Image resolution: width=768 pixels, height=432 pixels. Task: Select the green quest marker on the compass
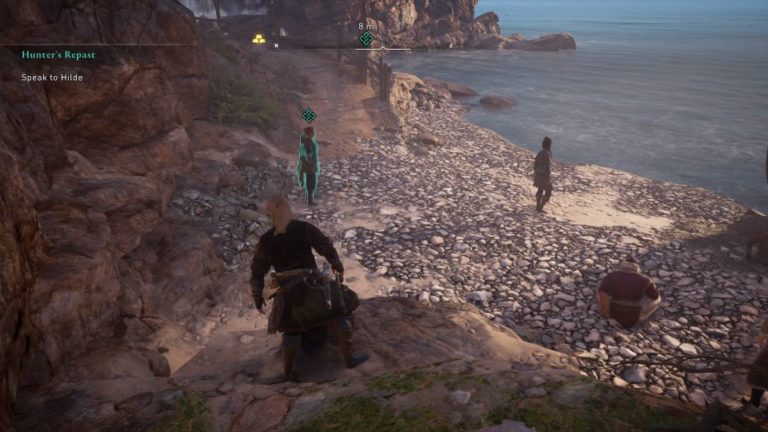(x=366, y=39)
